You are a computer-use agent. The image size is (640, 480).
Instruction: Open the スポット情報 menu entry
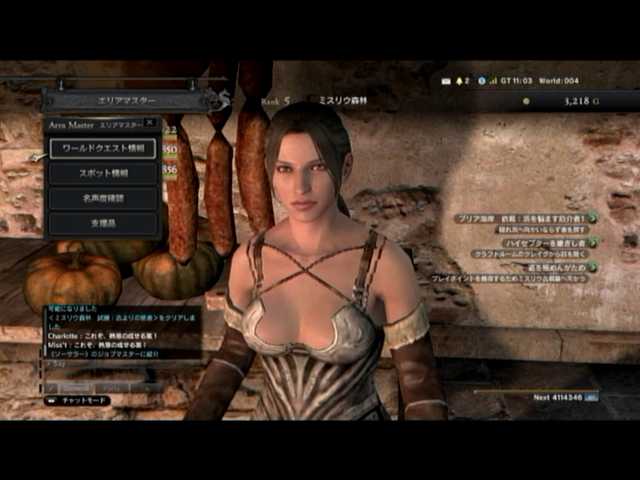click(x=103, y=173)
